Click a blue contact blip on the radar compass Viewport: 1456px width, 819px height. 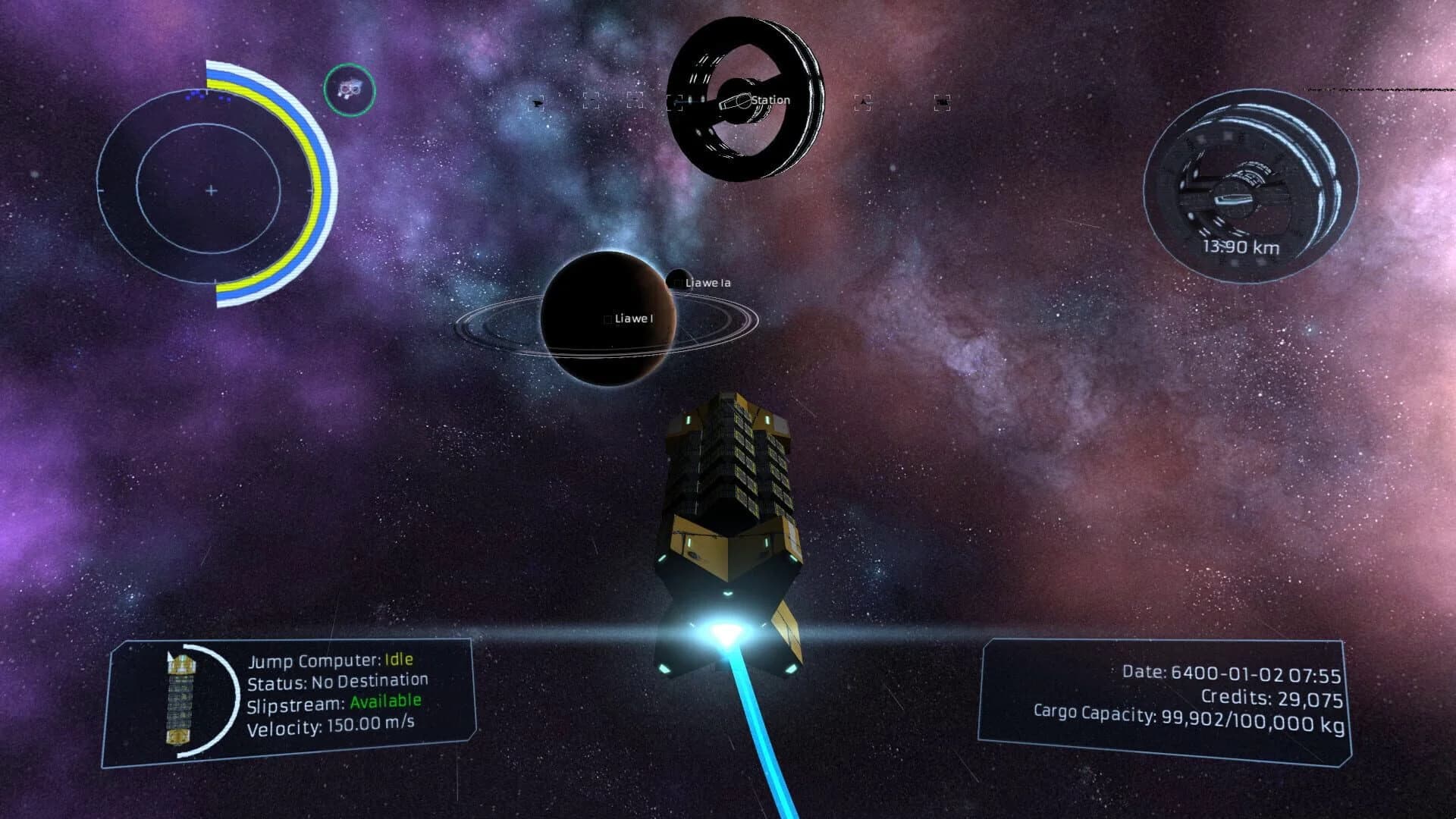(195, 95)
